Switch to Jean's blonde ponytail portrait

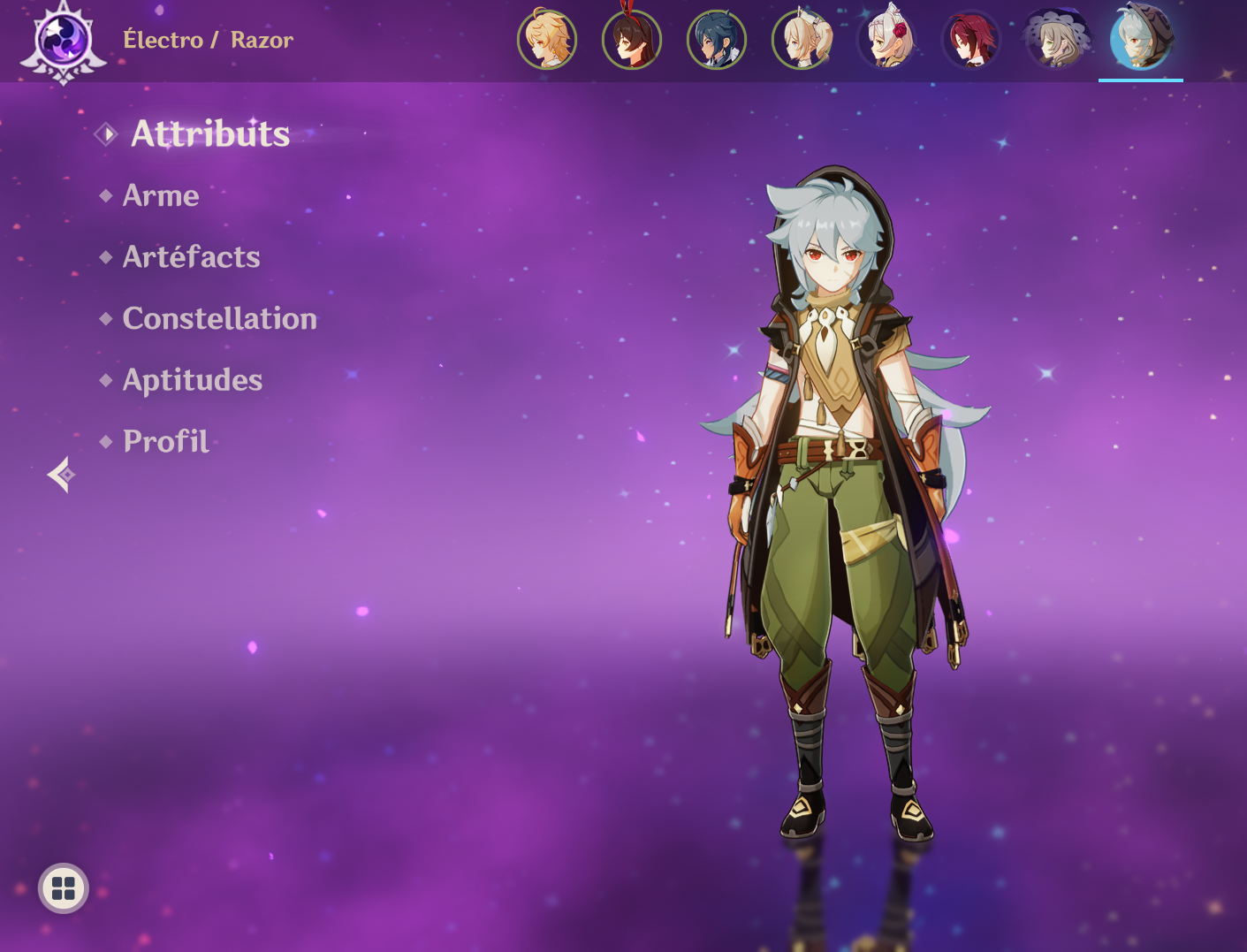802,40
